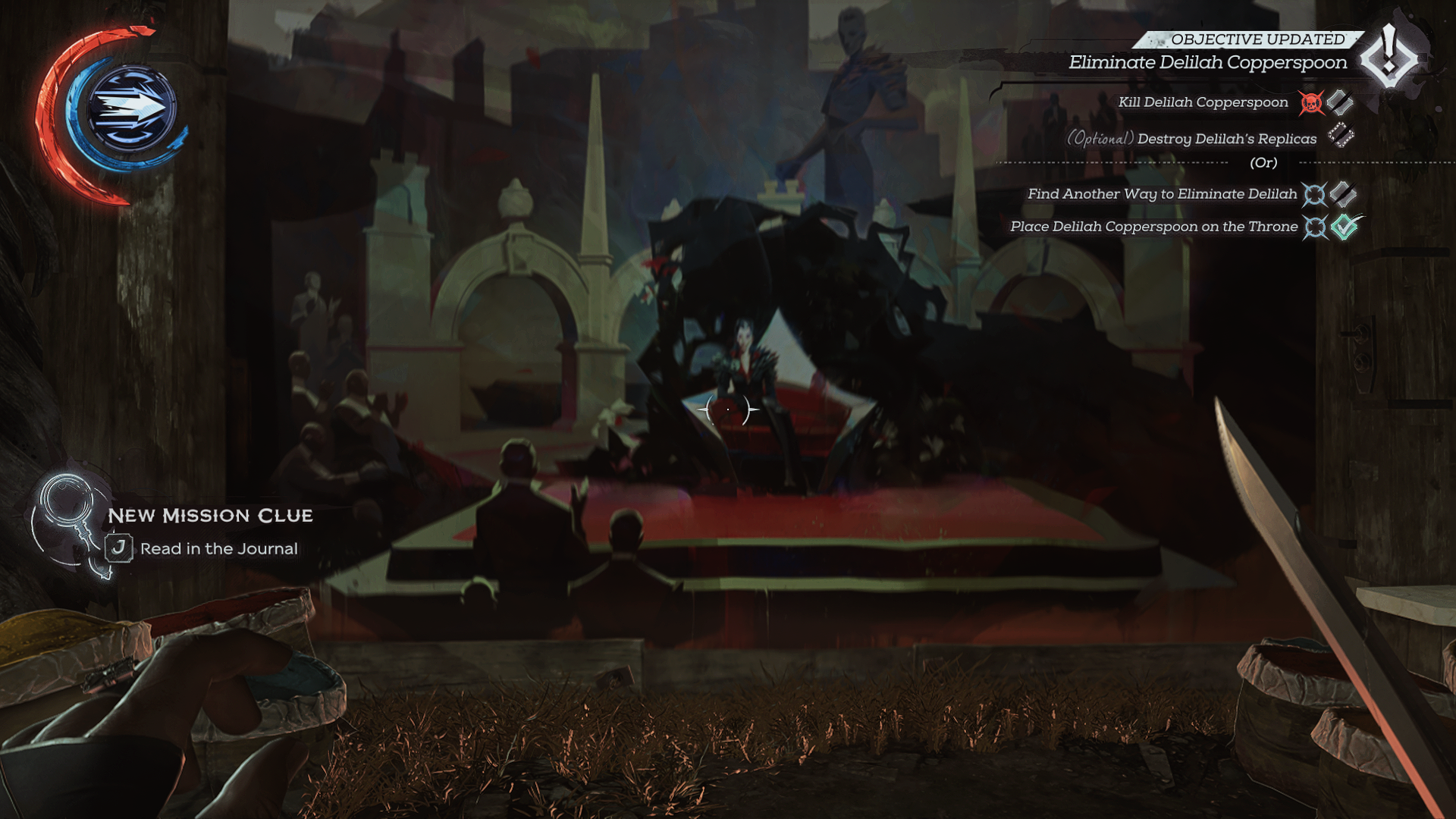
Task: Click the red skull lethal objective marker
Action: click(x=1311, y=103)
